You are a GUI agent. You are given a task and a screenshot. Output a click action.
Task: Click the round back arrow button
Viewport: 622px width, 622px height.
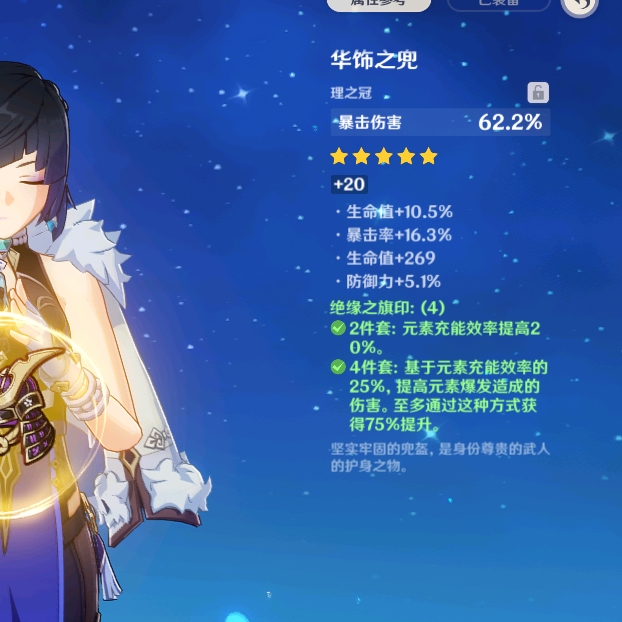pos(579,6)
